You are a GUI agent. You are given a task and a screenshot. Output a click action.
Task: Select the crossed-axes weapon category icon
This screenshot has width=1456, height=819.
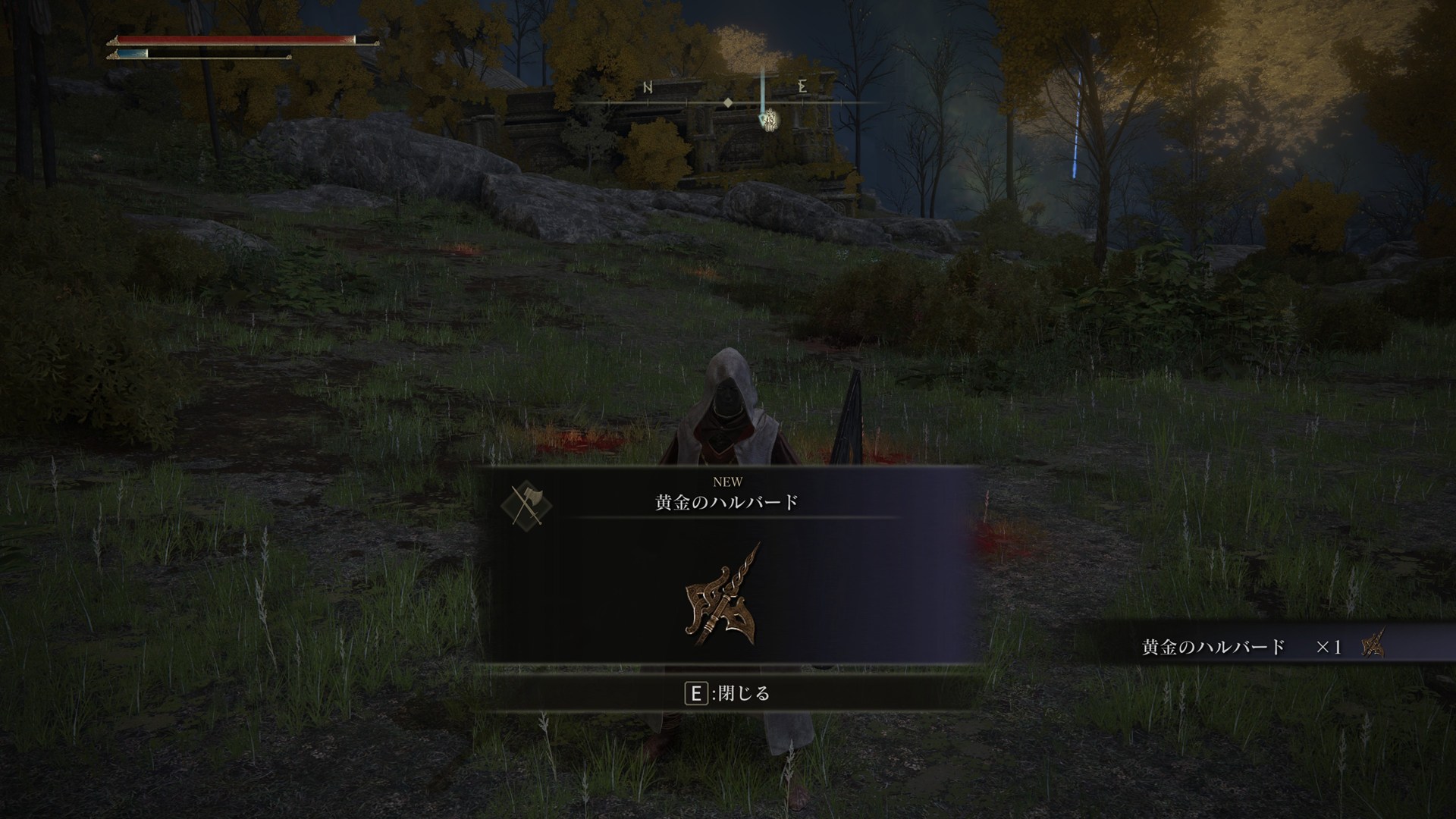pyautogui.click(x=526, y=506)
